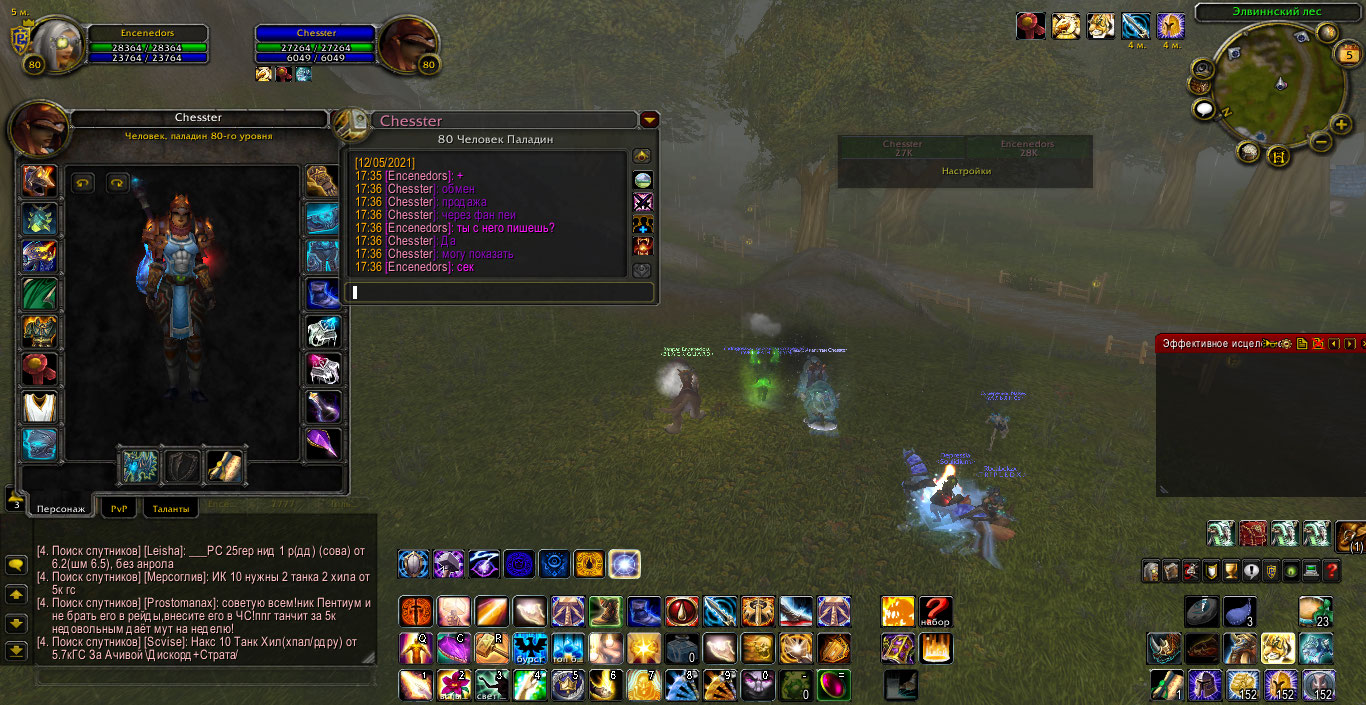Open the PvP tab

click(x=120, y=508)
